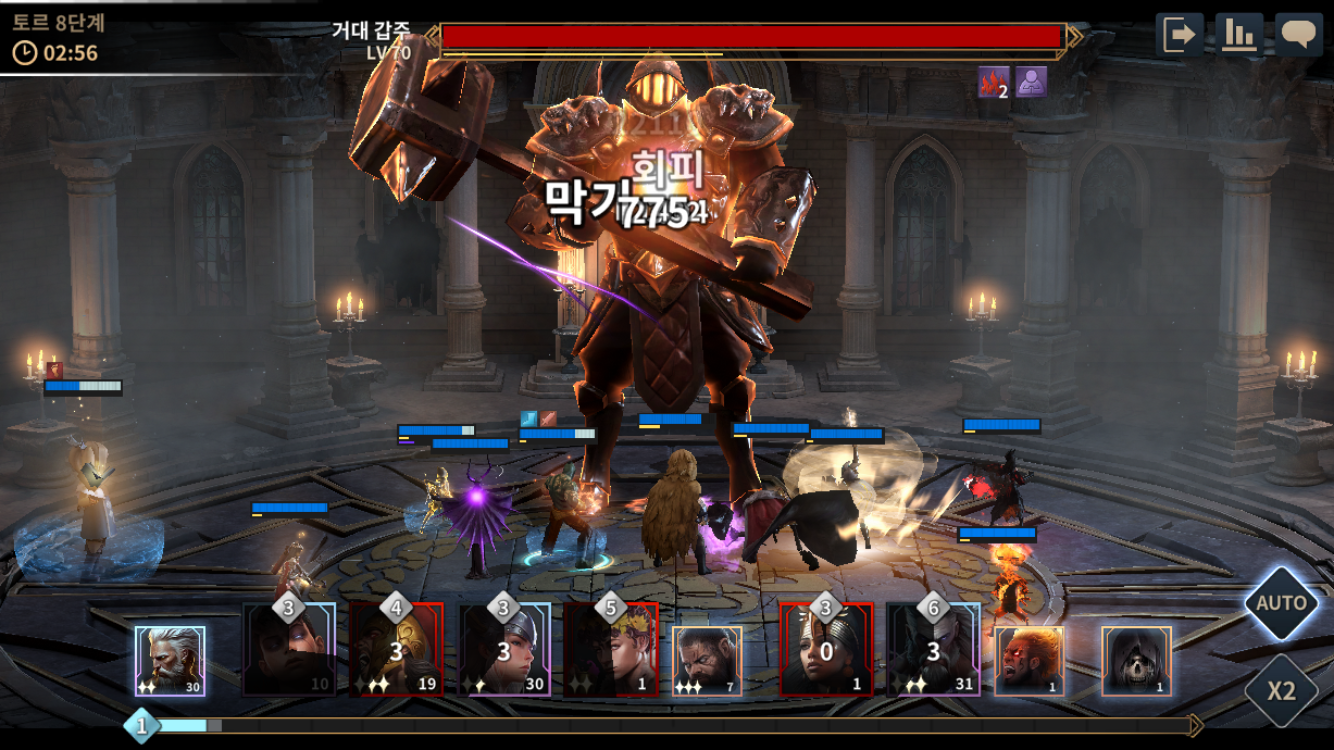Screen dimensions: 1334x750
Task: Toggle the X2 battle speed
Action: click(x=1281, y=690)
